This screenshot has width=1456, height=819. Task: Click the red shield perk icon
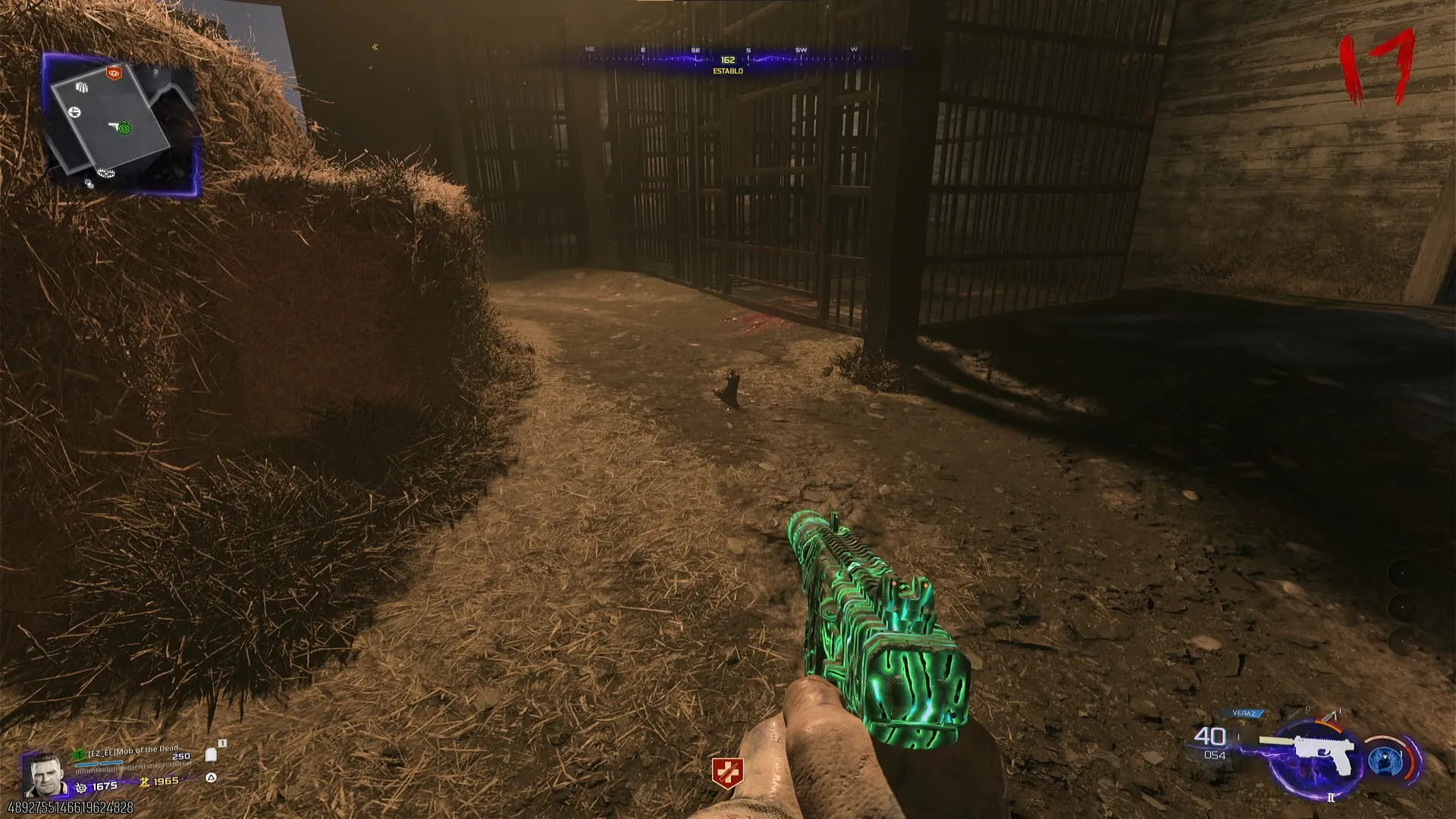726,772
